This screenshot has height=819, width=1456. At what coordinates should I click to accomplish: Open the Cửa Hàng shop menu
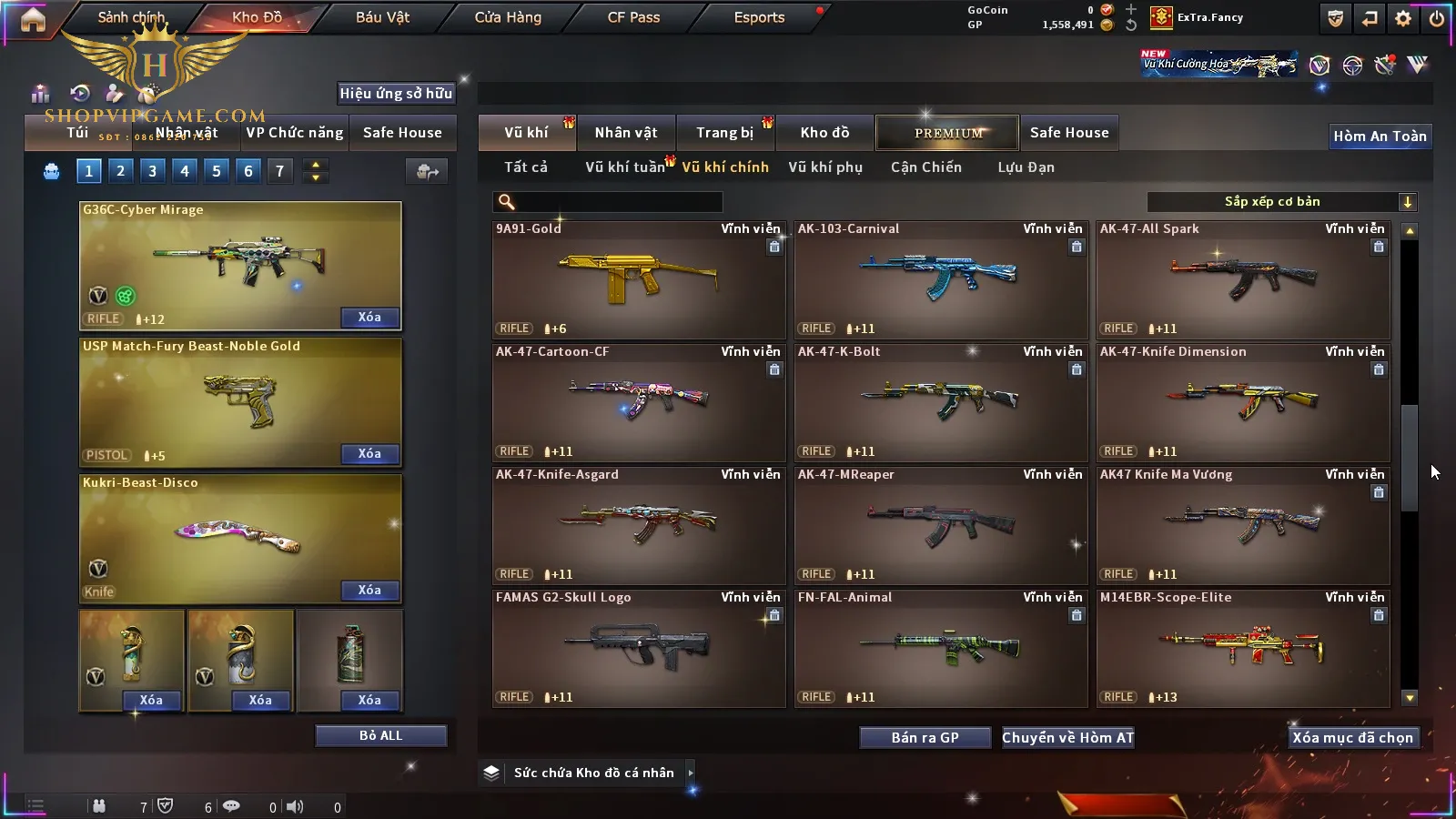[x=508, y=17]
